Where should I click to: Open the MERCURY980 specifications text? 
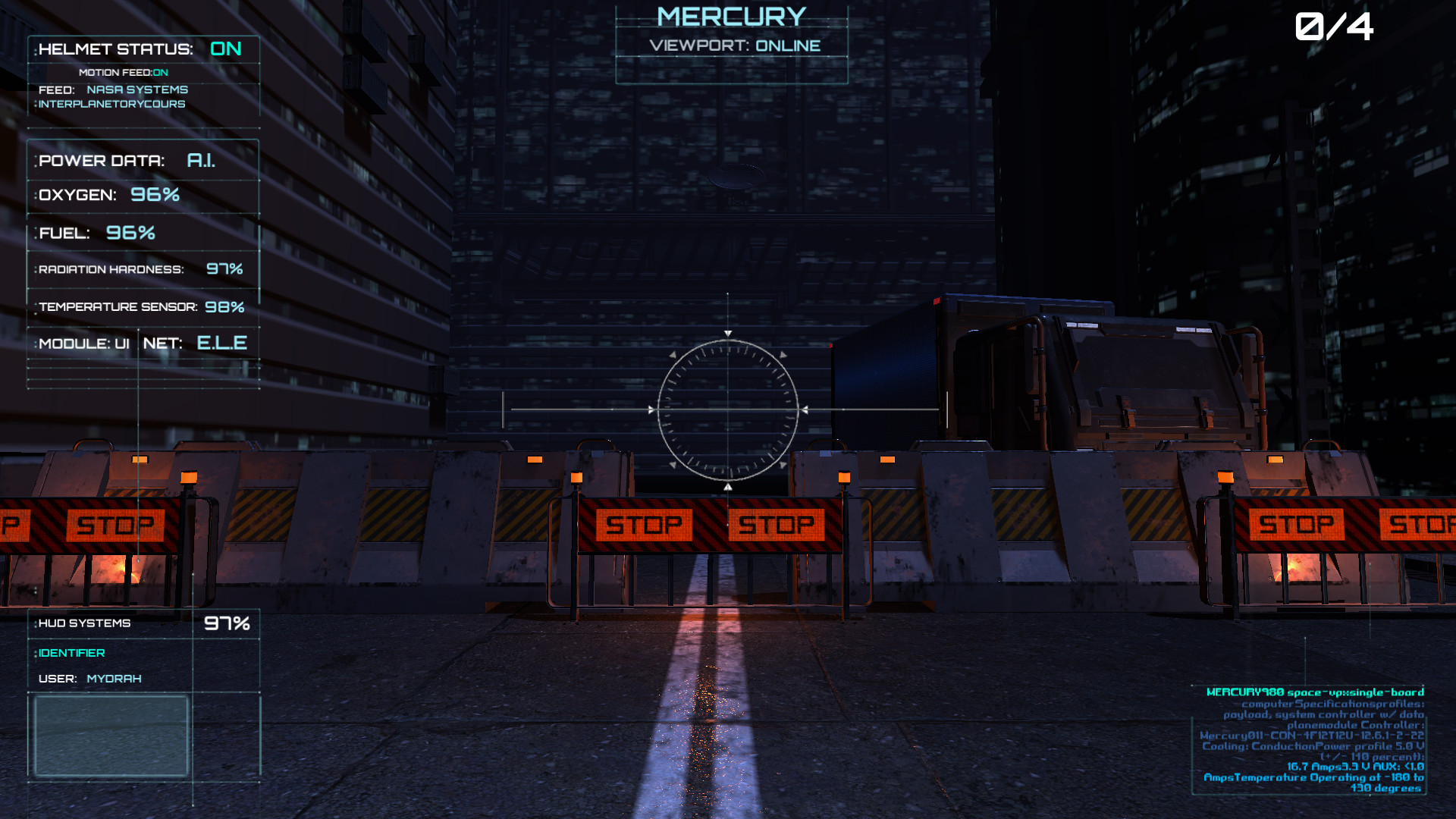pos(1316,692)
